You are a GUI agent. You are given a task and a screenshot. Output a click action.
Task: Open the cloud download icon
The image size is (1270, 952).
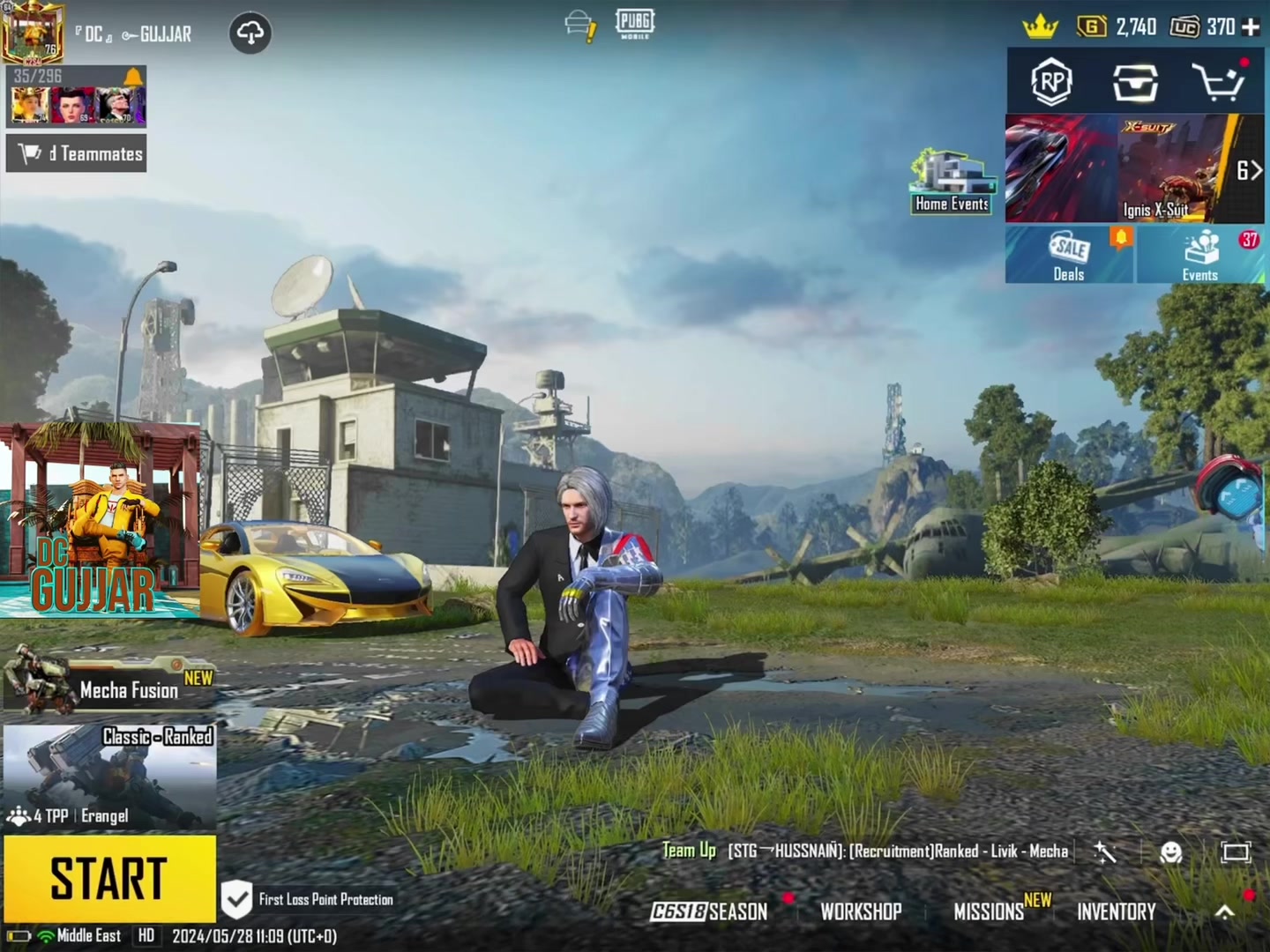[x=250, y=33]
